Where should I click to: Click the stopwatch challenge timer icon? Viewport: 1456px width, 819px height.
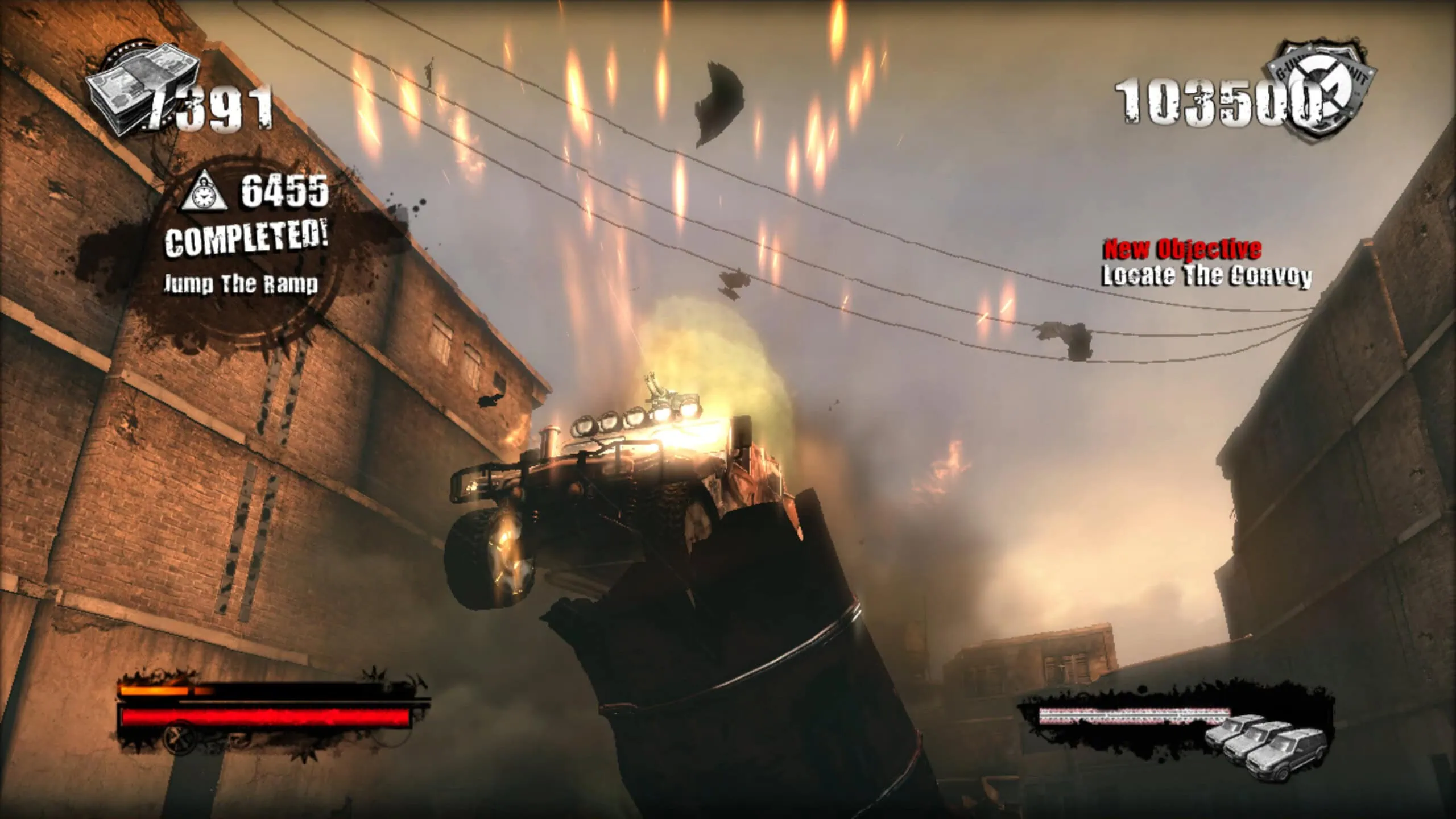(x=204, y=191)
